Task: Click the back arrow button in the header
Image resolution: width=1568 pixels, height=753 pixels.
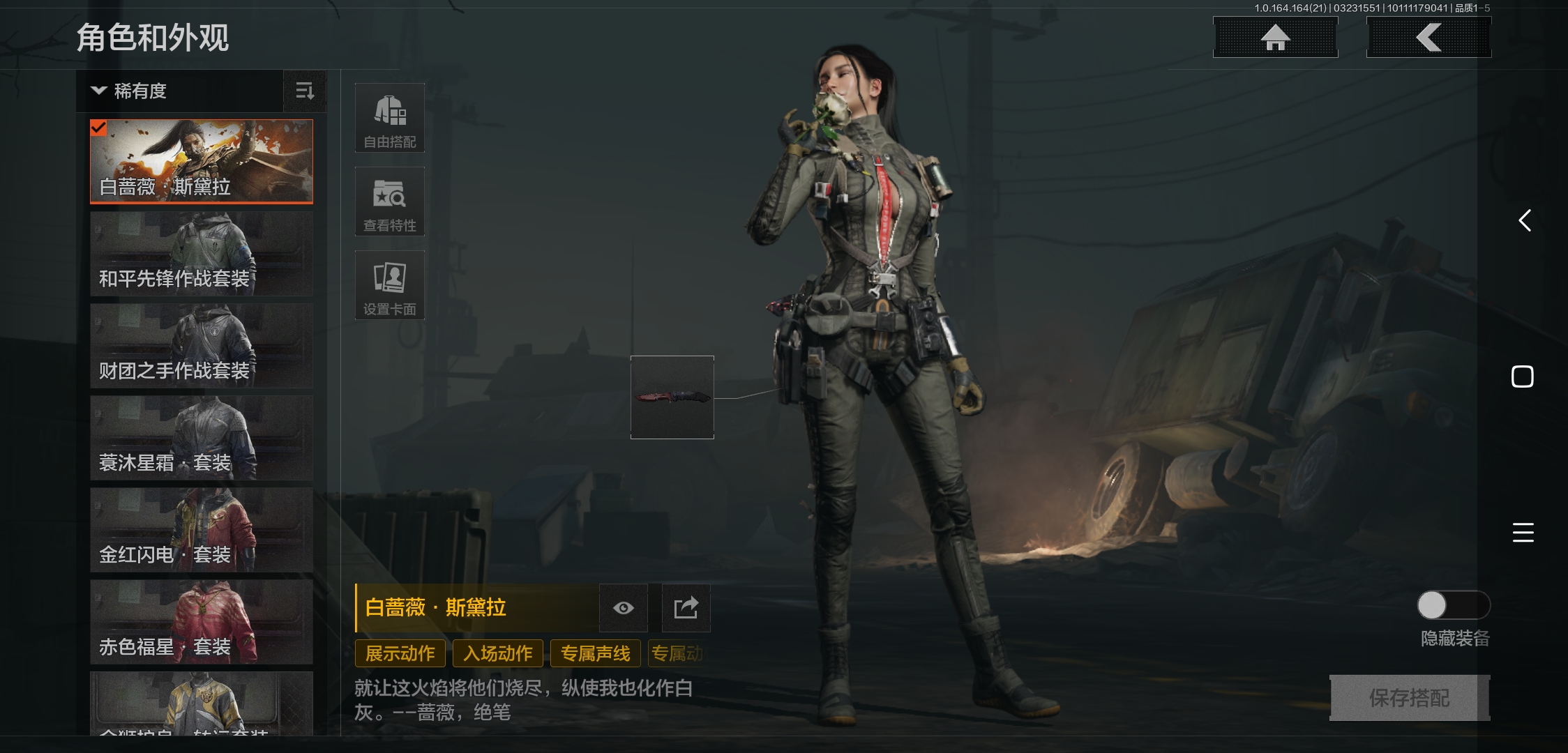Action: (x=1428, y=38)
